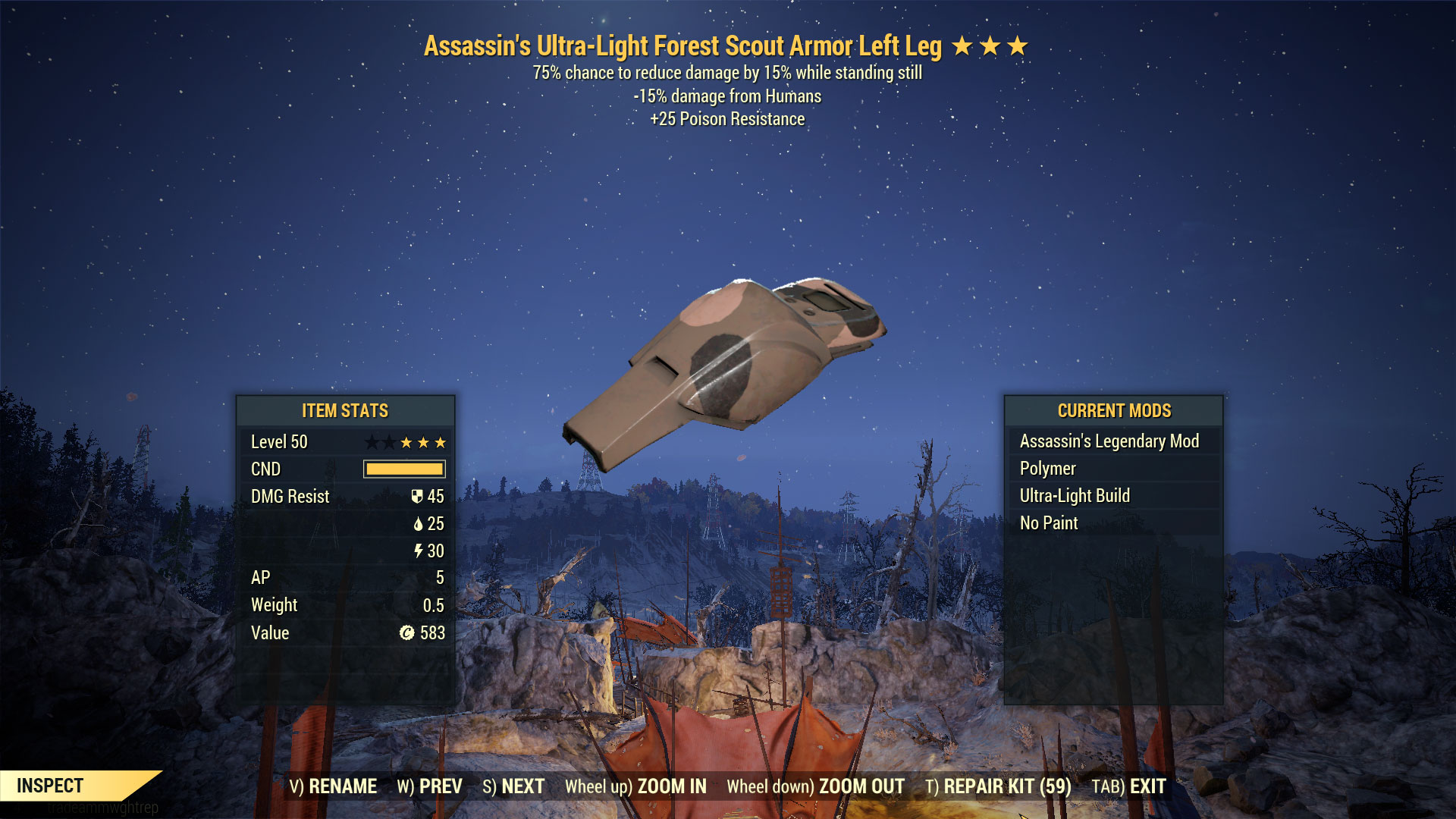The image size is (1456, 819).
Task: Use the REPAIR KIT (59) option
Action: point(998,786)
